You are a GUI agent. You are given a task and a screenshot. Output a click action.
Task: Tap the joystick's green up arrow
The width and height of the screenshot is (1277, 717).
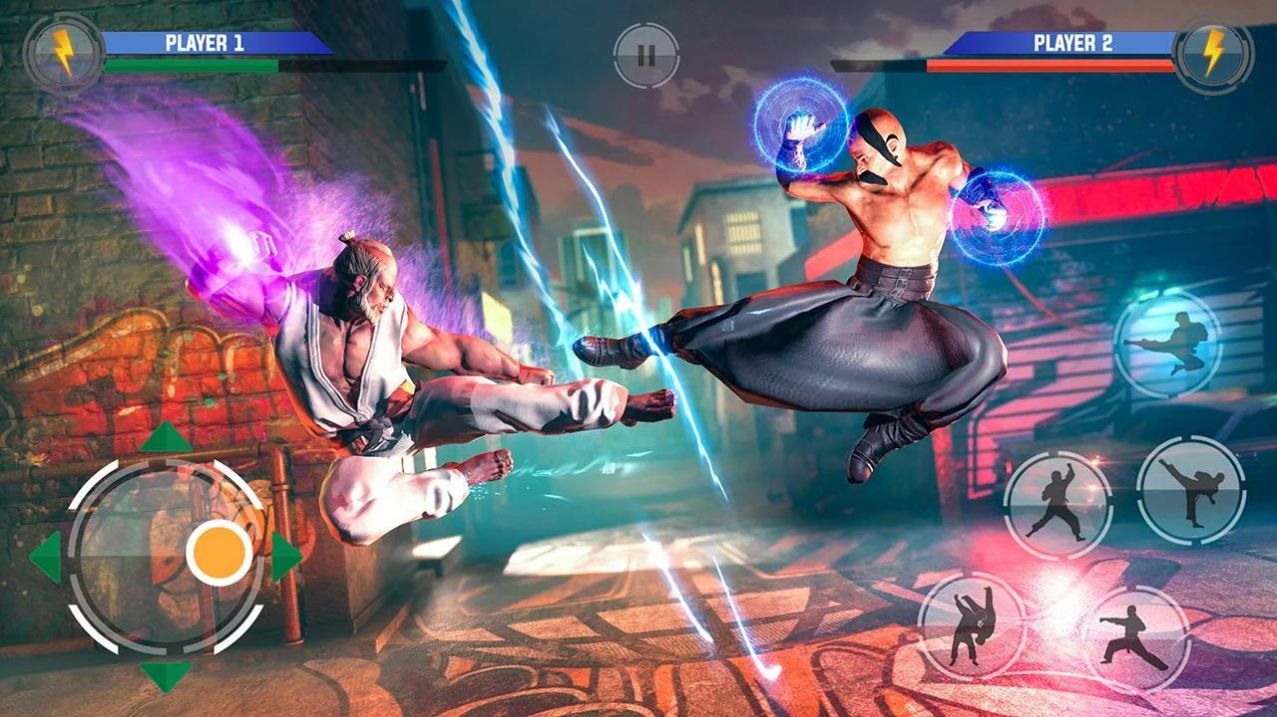[x=166, y=438]
